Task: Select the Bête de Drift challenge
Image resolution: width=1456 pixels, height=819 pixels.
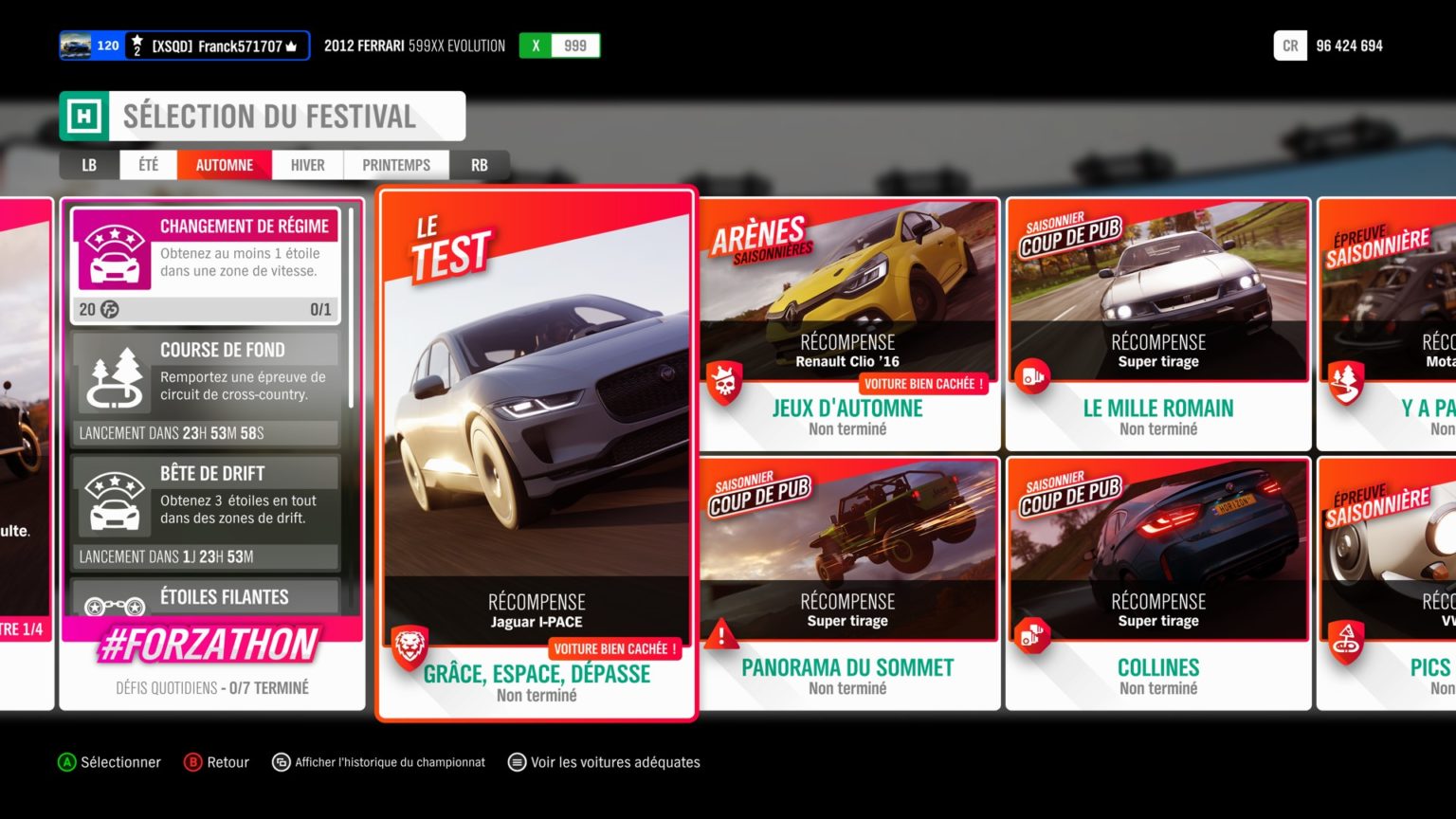Action: [x=206, y=512]
